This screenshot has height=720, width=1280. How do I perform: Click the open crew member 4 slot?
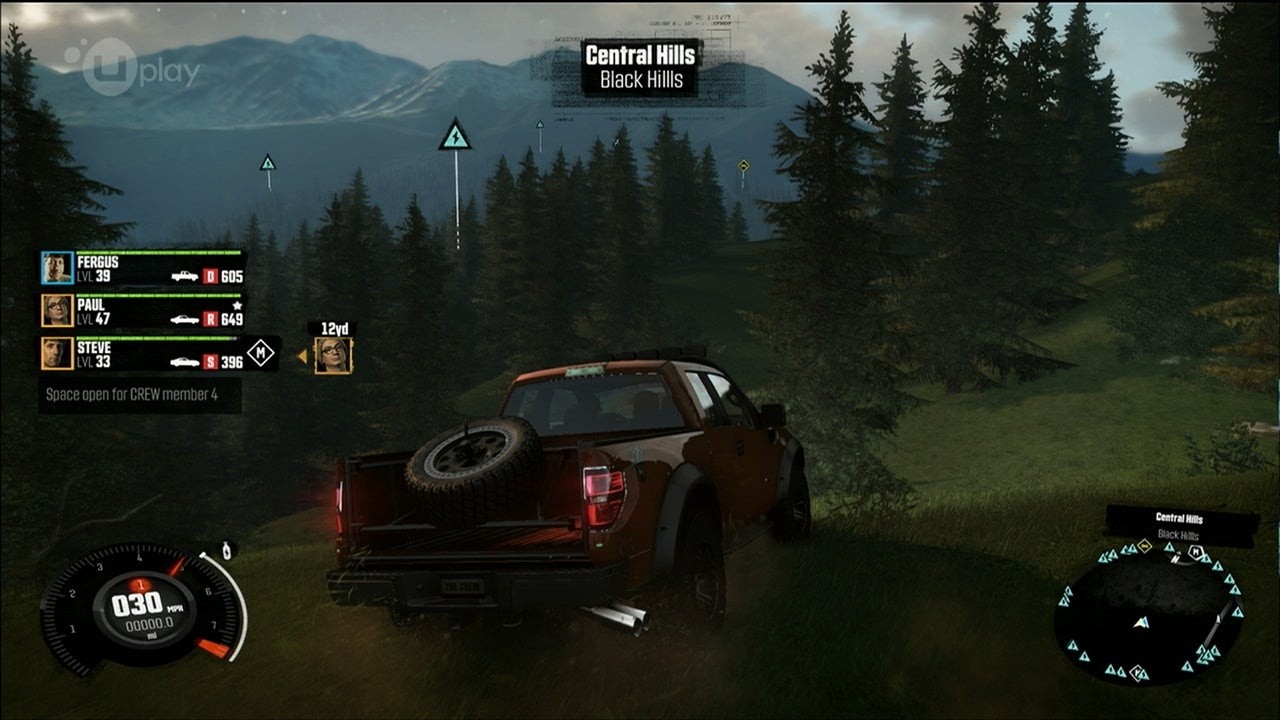140,394
